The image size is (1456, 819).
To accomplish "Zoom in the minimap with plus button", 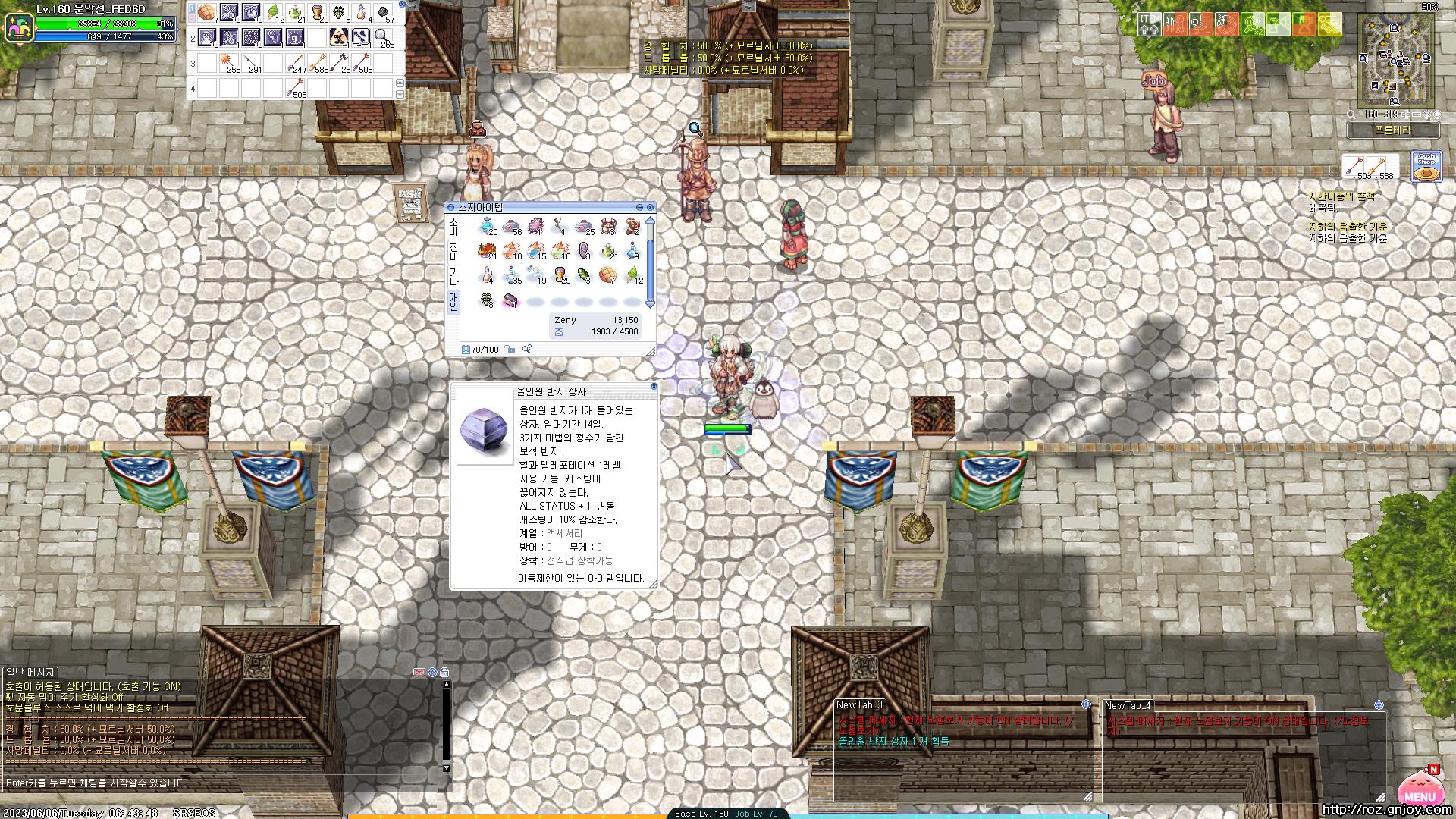I will click(x=1405, y=115).
